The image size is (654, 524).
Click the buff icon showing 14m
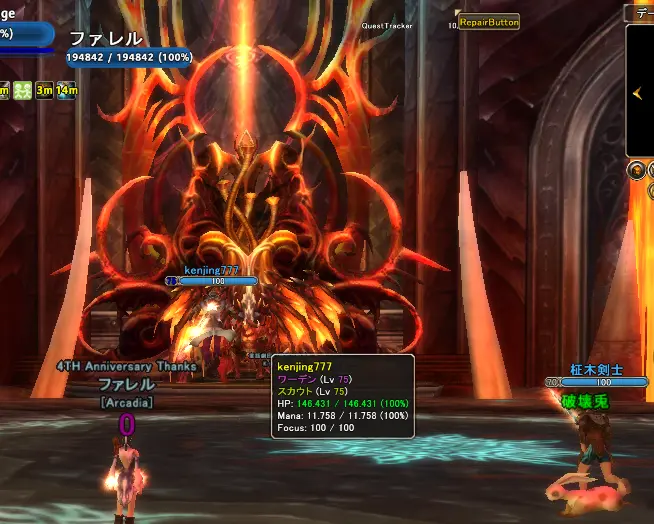point(67,91)
